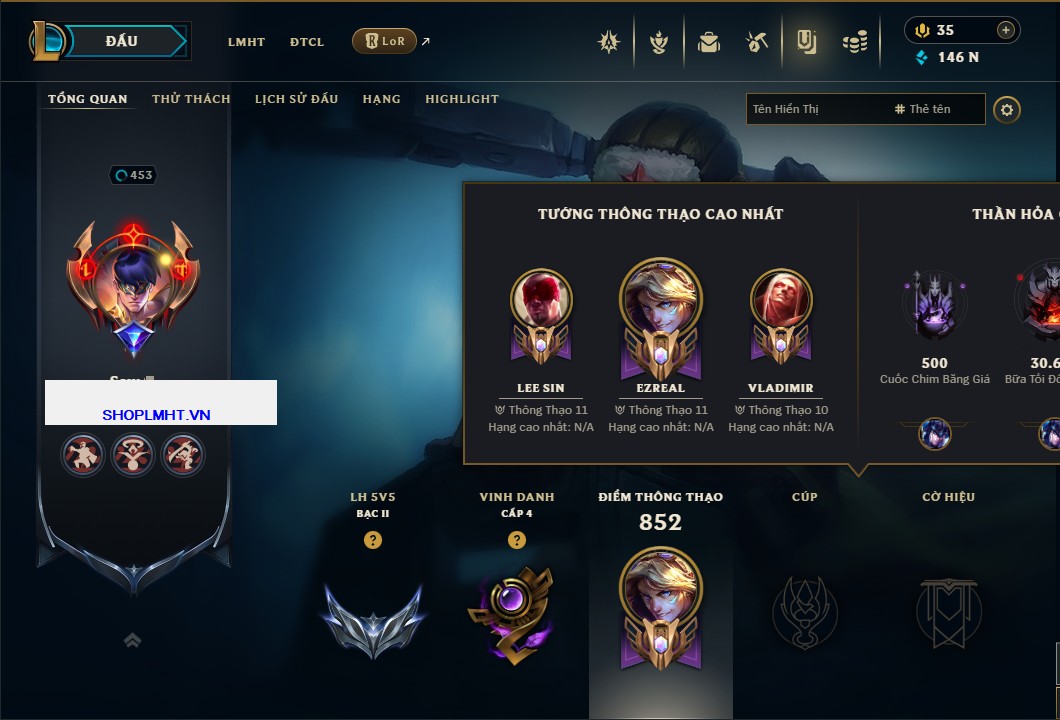Start a match with the ĐẤU button
Viewport: 1060px width, 720px height.
tap(121, 41)
